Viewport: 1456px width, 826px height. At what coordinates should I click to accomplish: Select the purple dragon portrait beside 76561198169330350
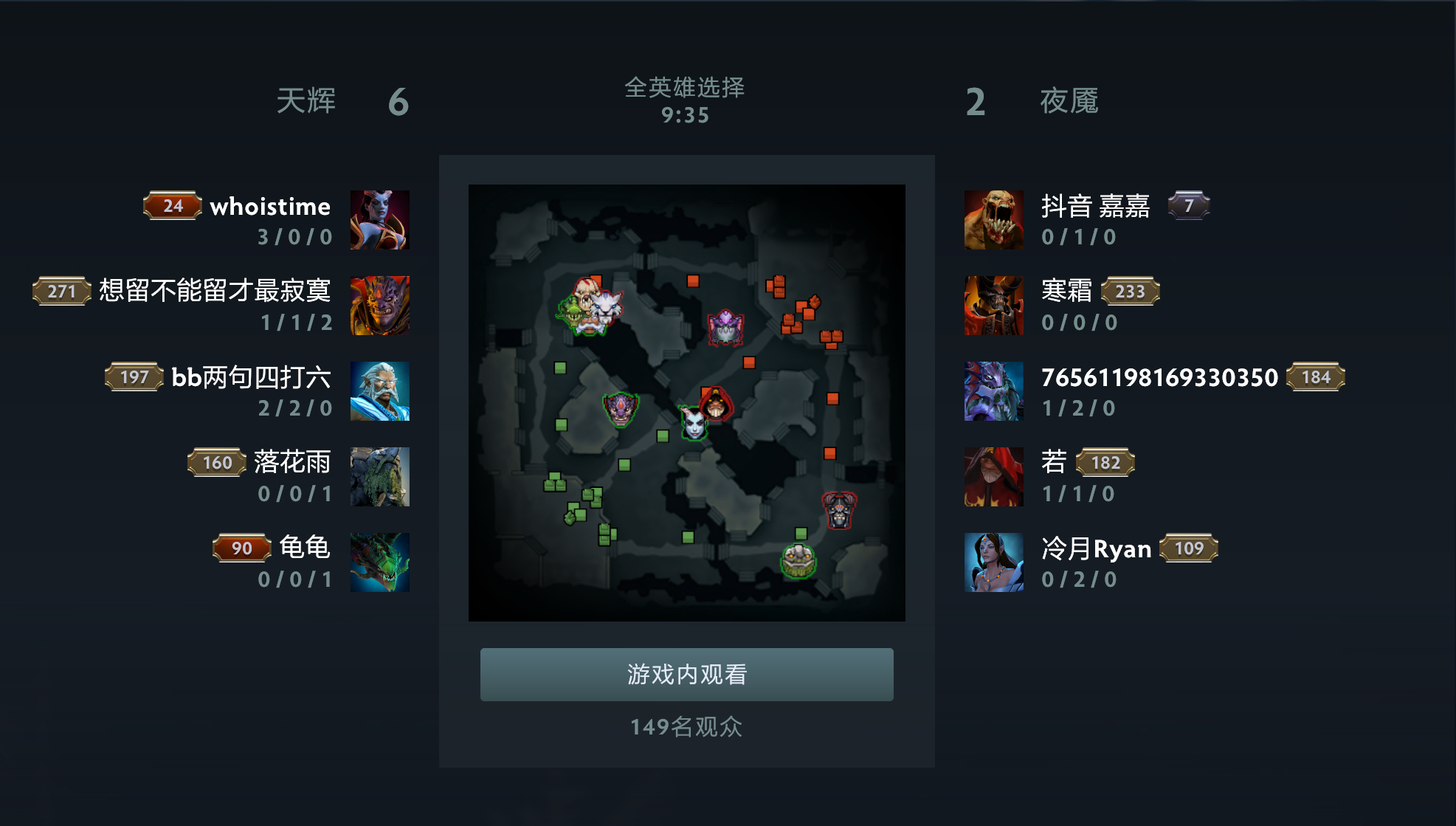click(993, 390)
